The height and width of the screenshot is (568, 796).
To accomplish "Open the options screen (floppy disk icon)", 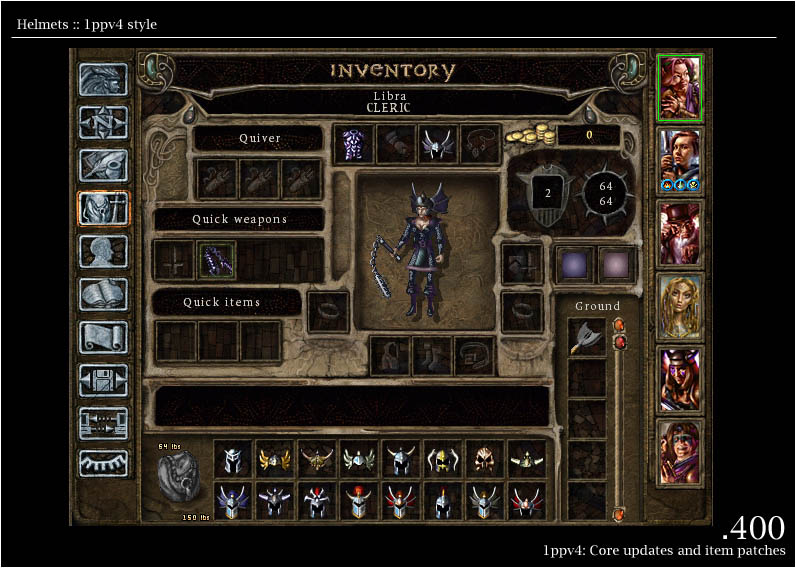I will (104, 380).
